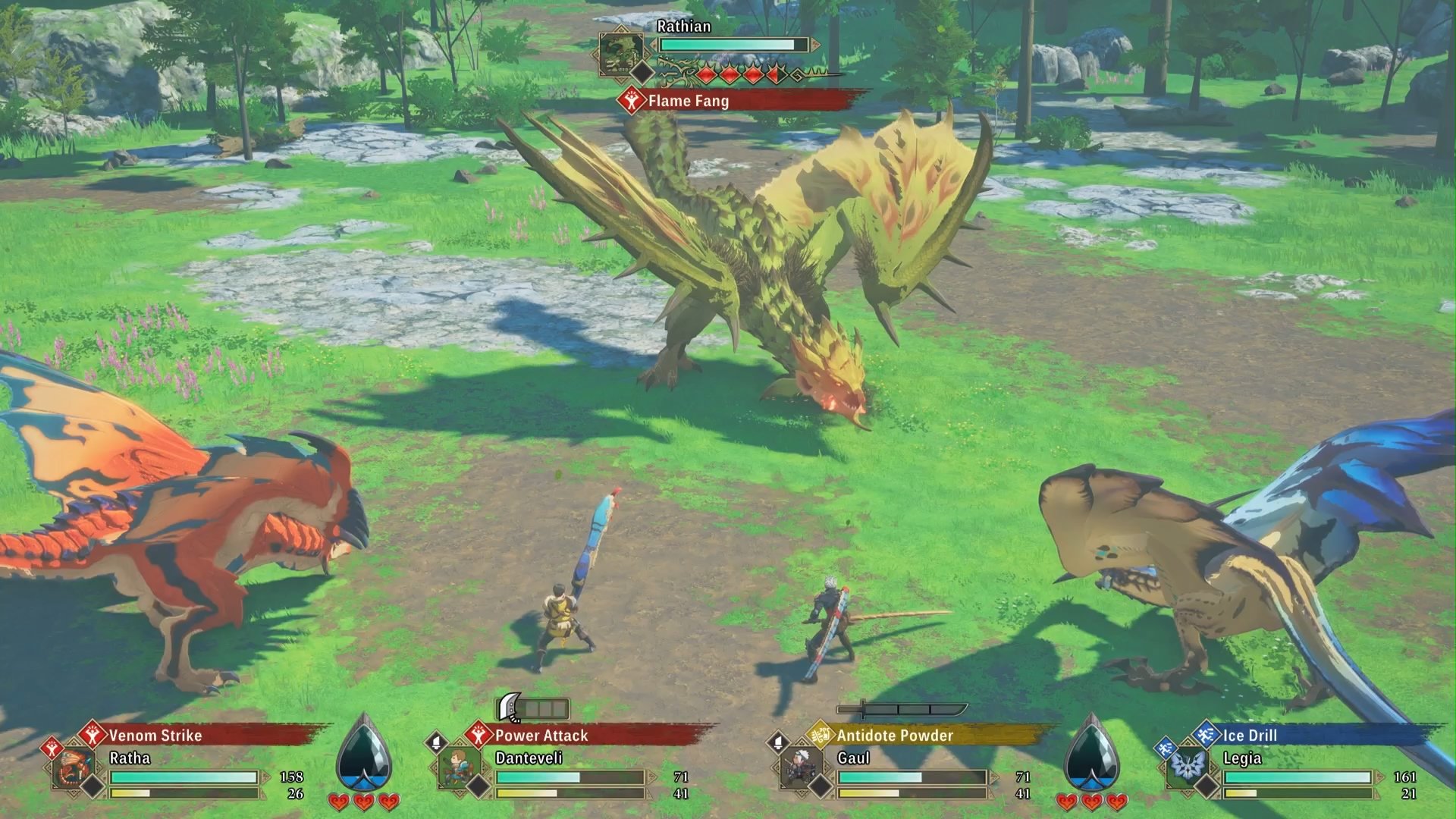Viewport: 1456px width, 819px height.
Task: Click the kinship gauge droplet beside Legia
Action: [1090, 755]
